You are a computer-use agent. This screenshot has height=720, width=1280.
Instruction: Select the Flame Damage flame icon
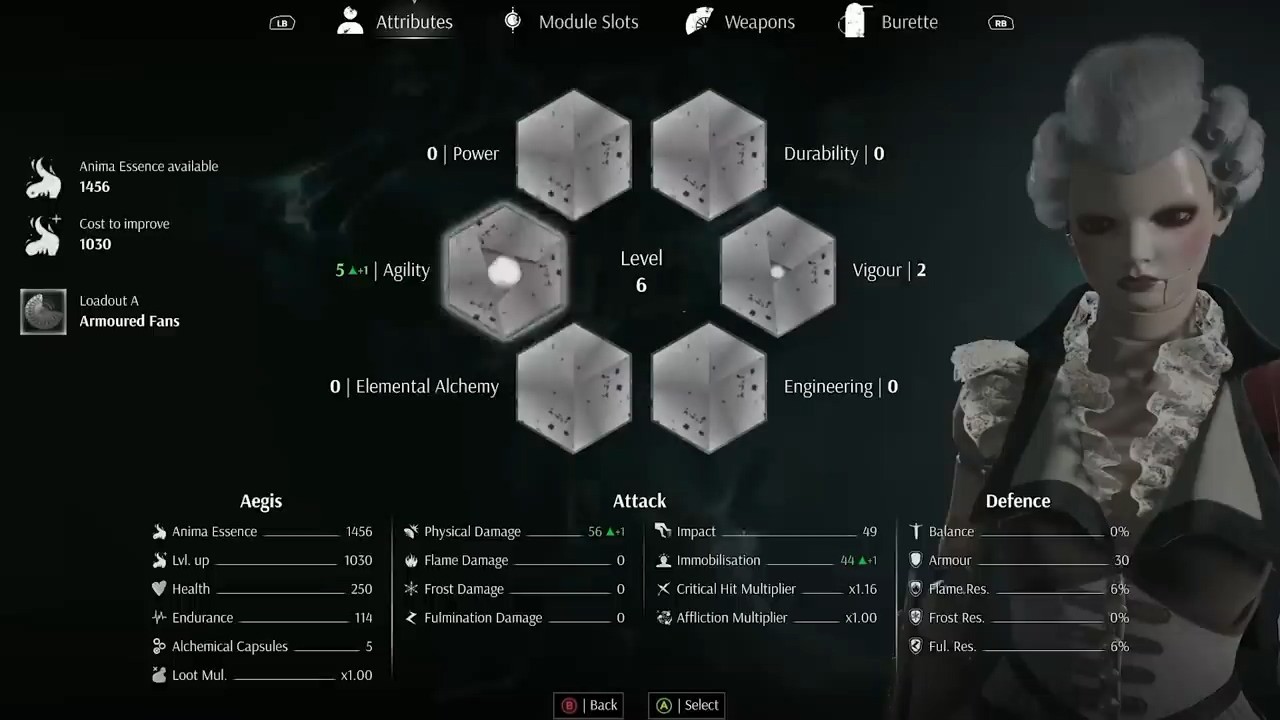point(411,560)
